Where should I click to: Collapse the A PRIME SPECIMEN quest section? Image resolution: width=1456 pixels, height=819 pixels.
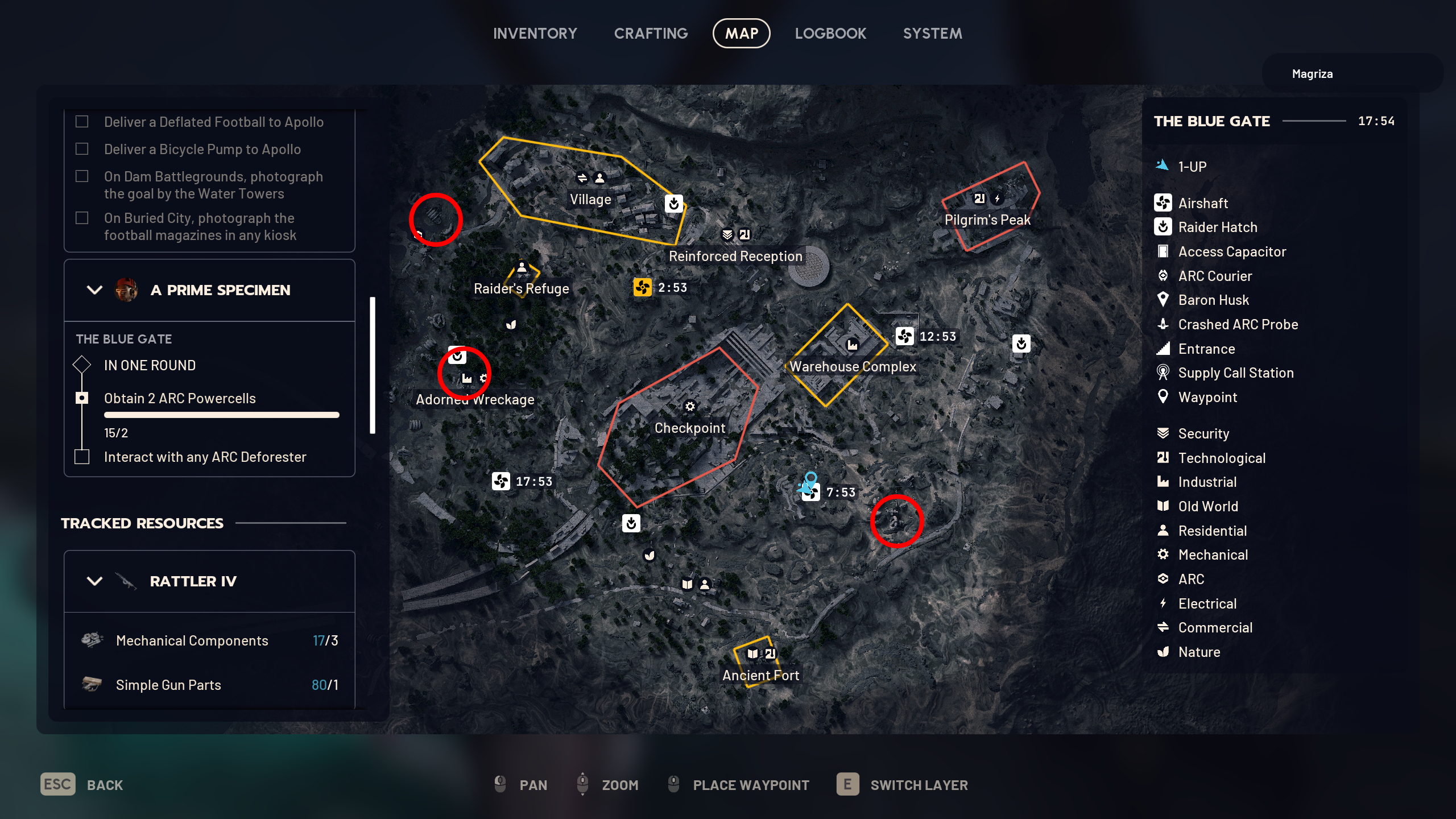94,290
